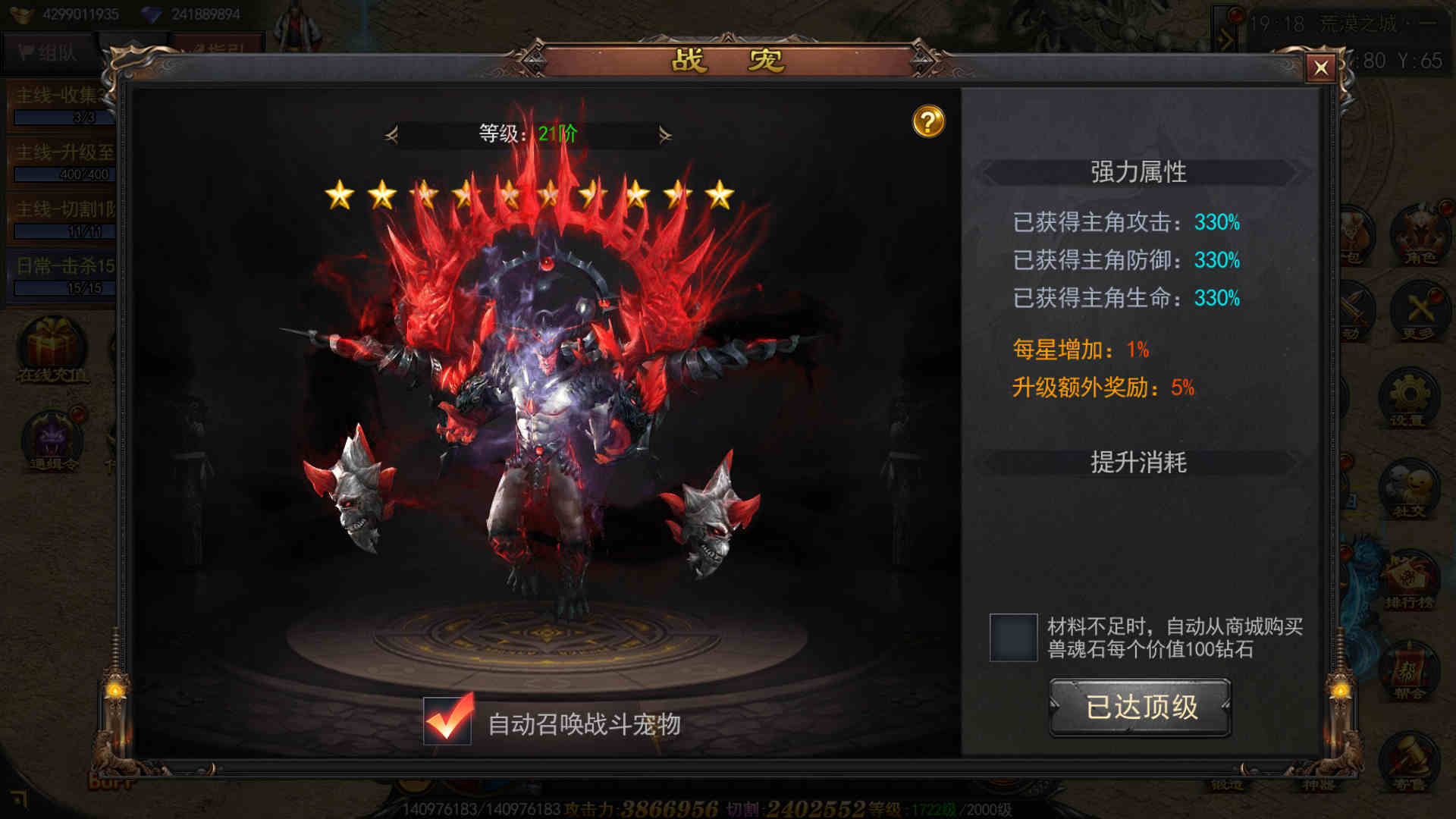Enable auto-buy materials from shop checkbox
1456x819 pixels.
1013,637
